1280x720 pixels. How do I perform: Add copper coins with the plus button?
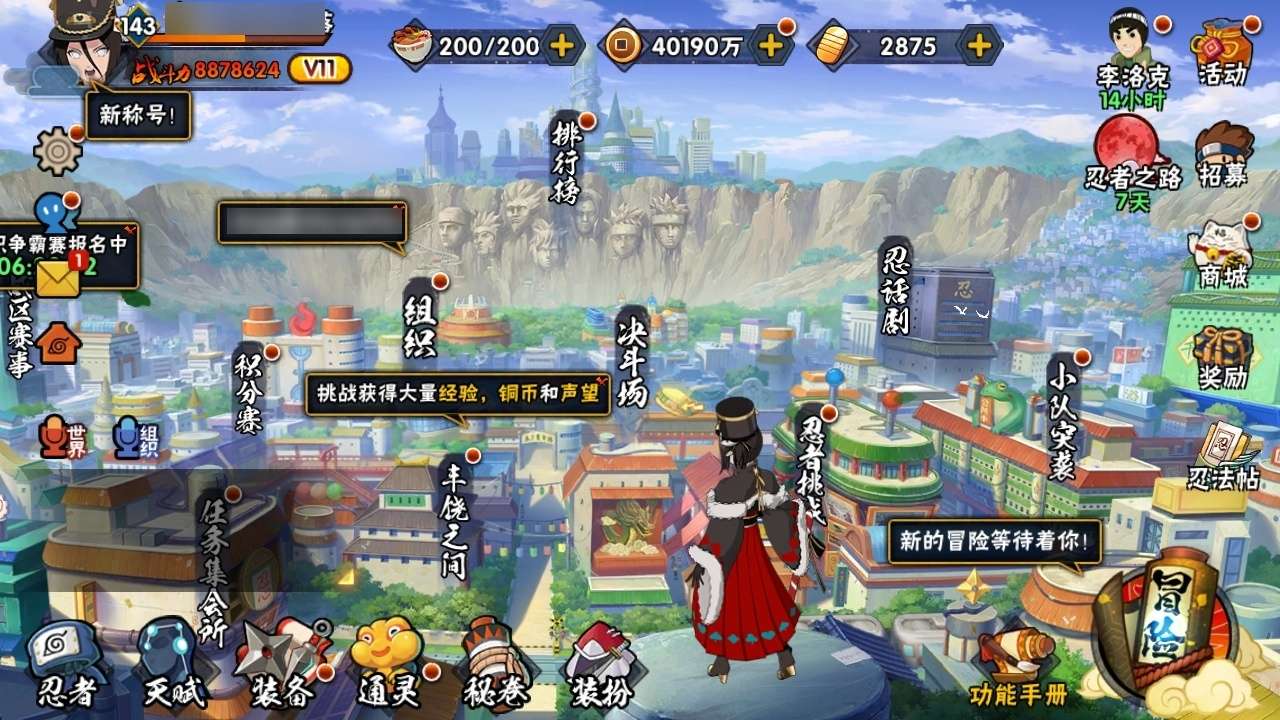770,45
